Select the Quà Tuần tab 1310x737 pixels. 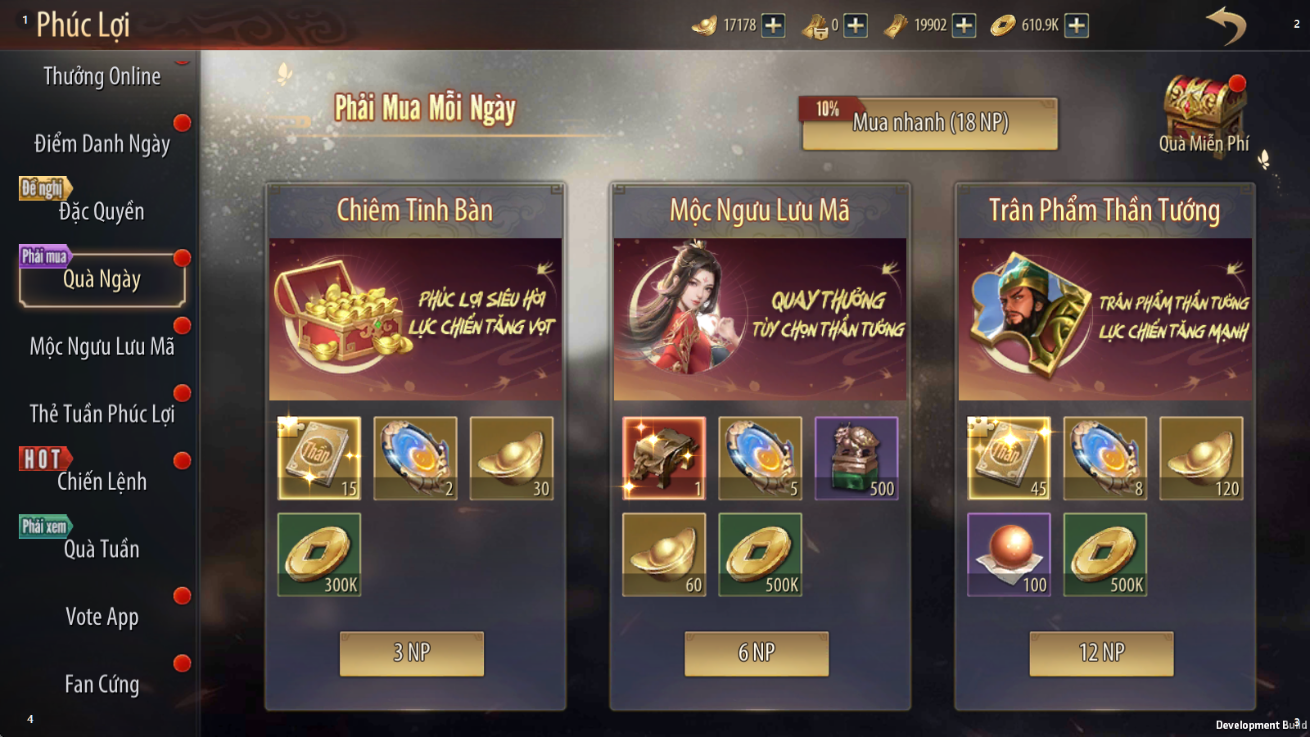point(101,549)
